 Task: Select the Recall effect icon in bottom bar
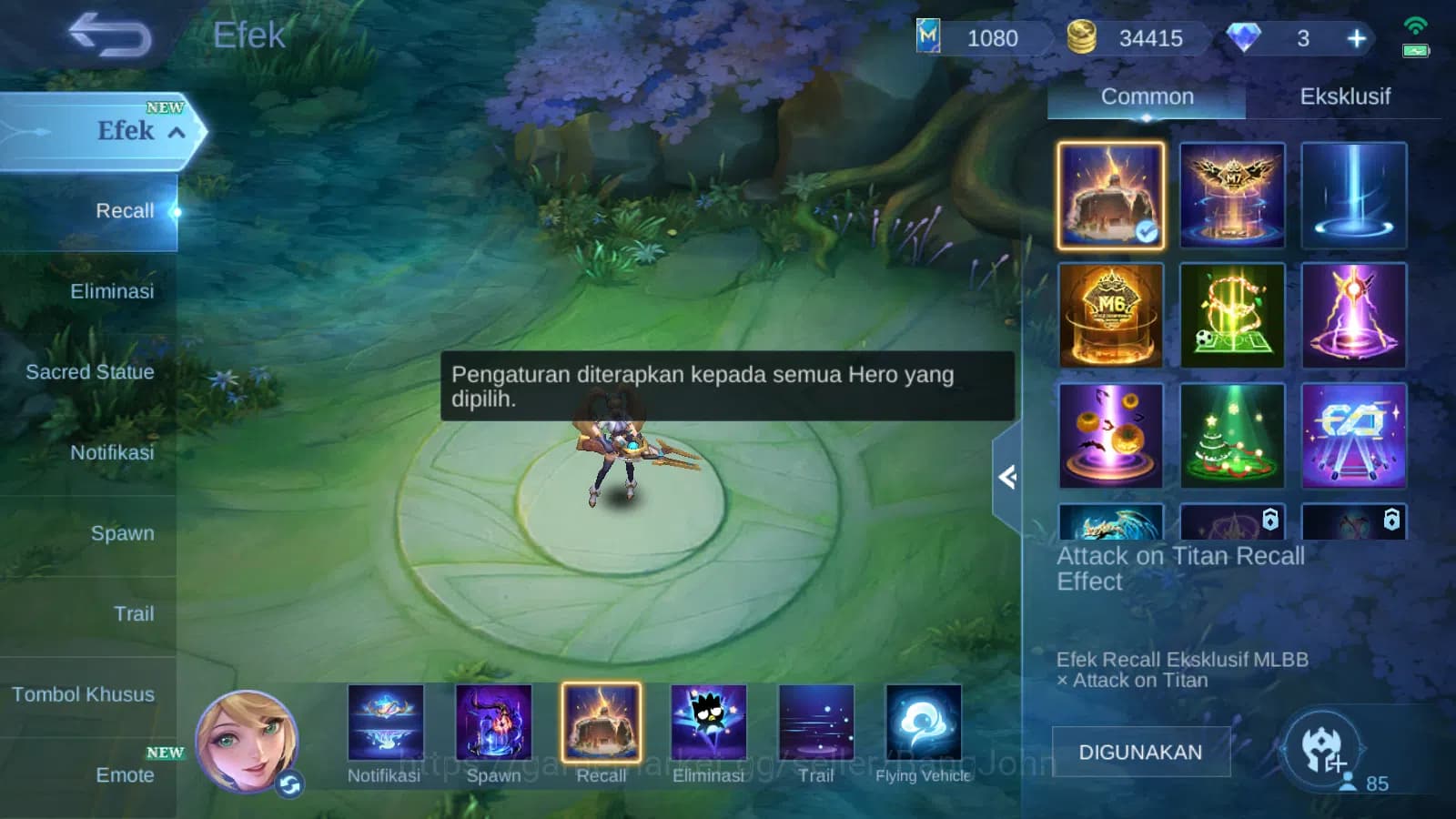602,723
